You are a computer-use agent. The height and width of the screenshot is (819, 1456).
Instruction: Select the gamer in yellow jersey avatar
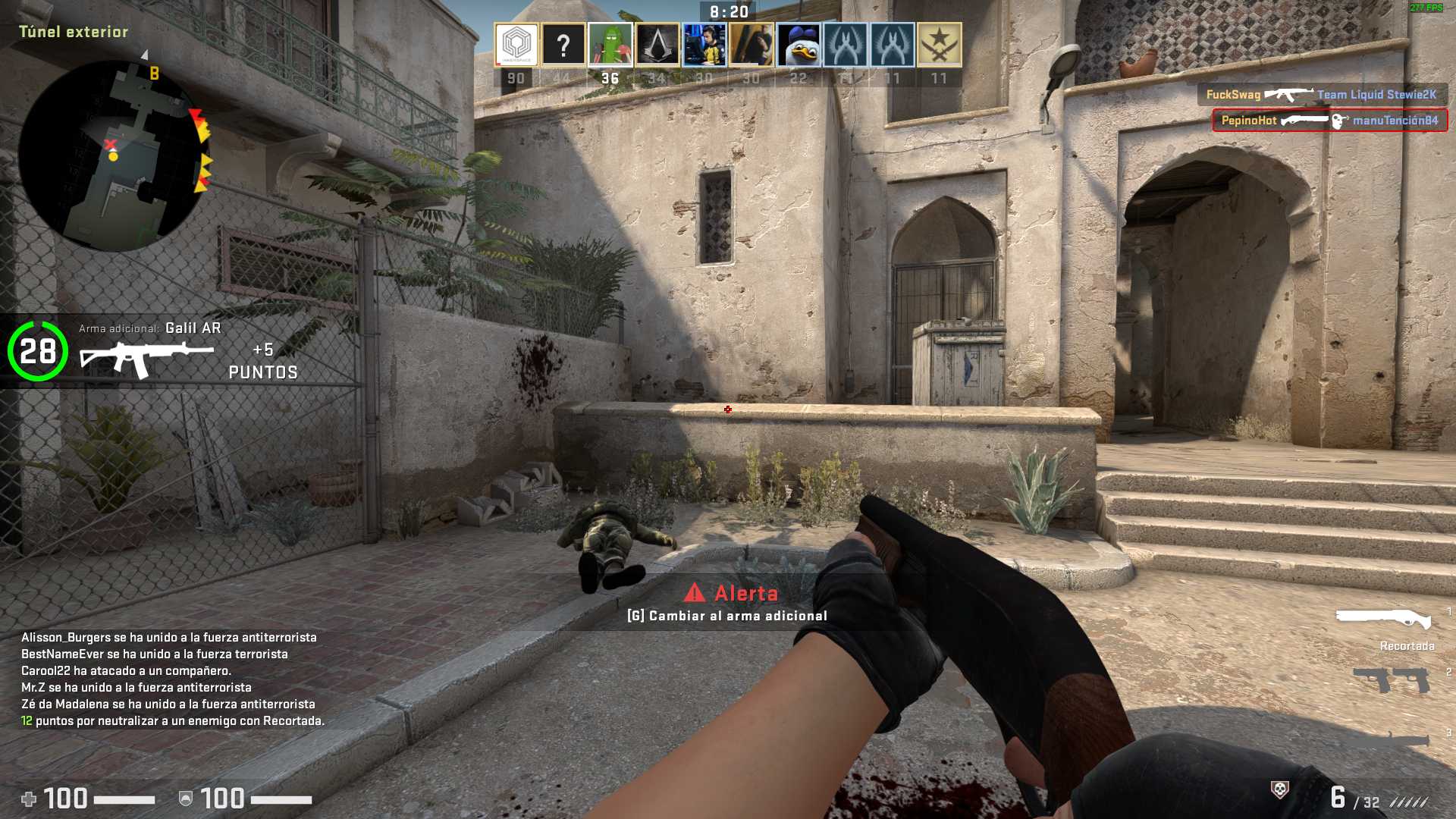pos(704,45)
